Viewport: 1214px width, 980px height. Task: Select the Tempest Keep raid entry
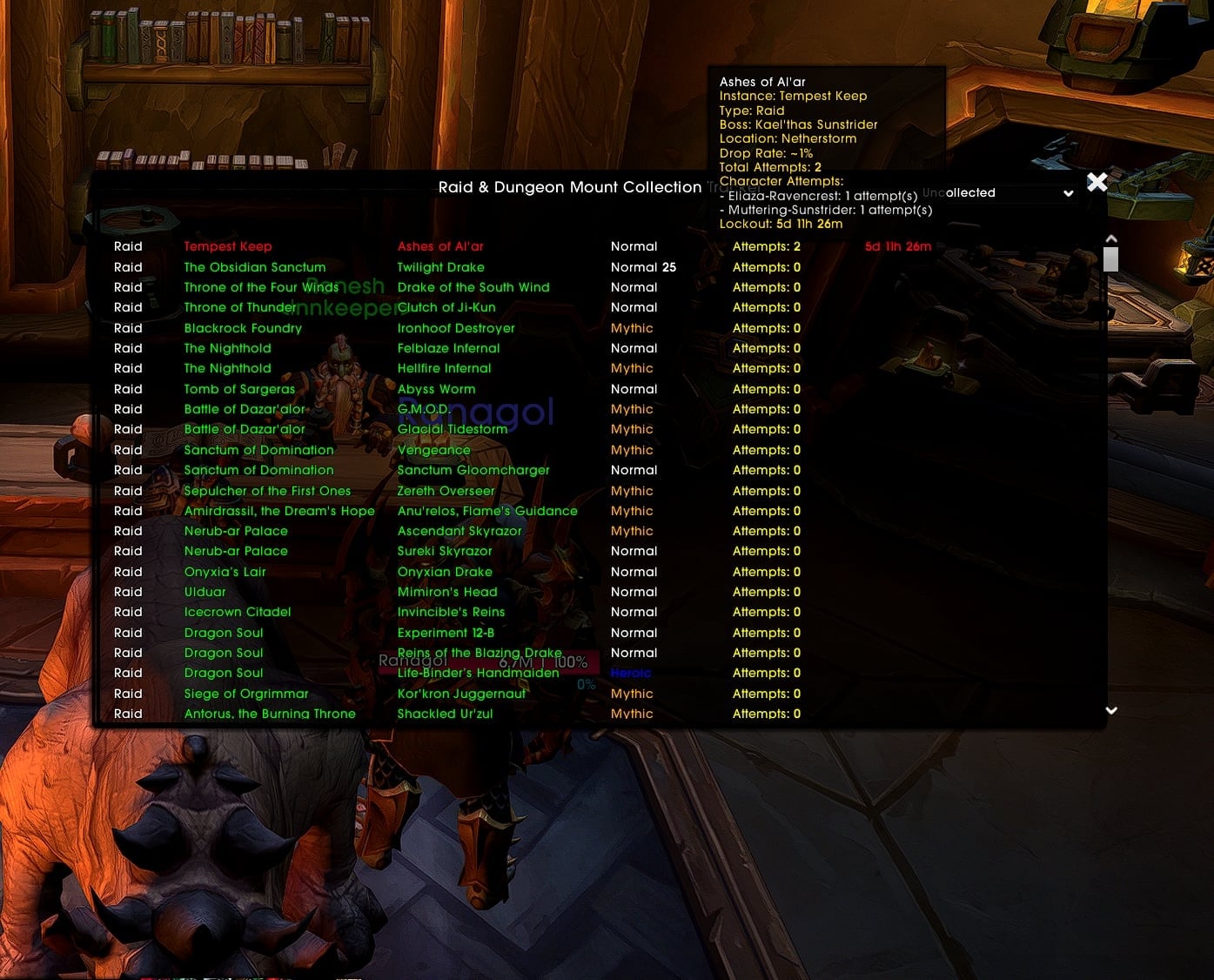click(228, 246)
